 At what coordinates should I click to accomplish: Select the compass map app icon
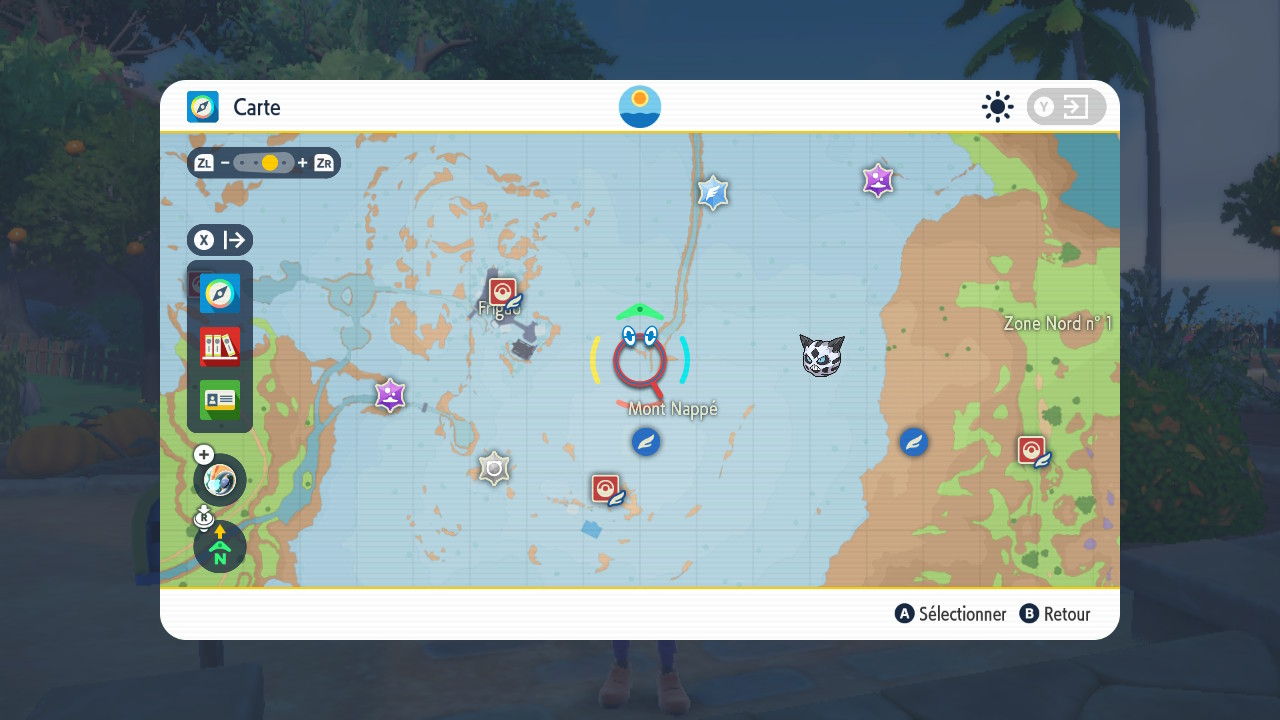click(x=220, y=294)
